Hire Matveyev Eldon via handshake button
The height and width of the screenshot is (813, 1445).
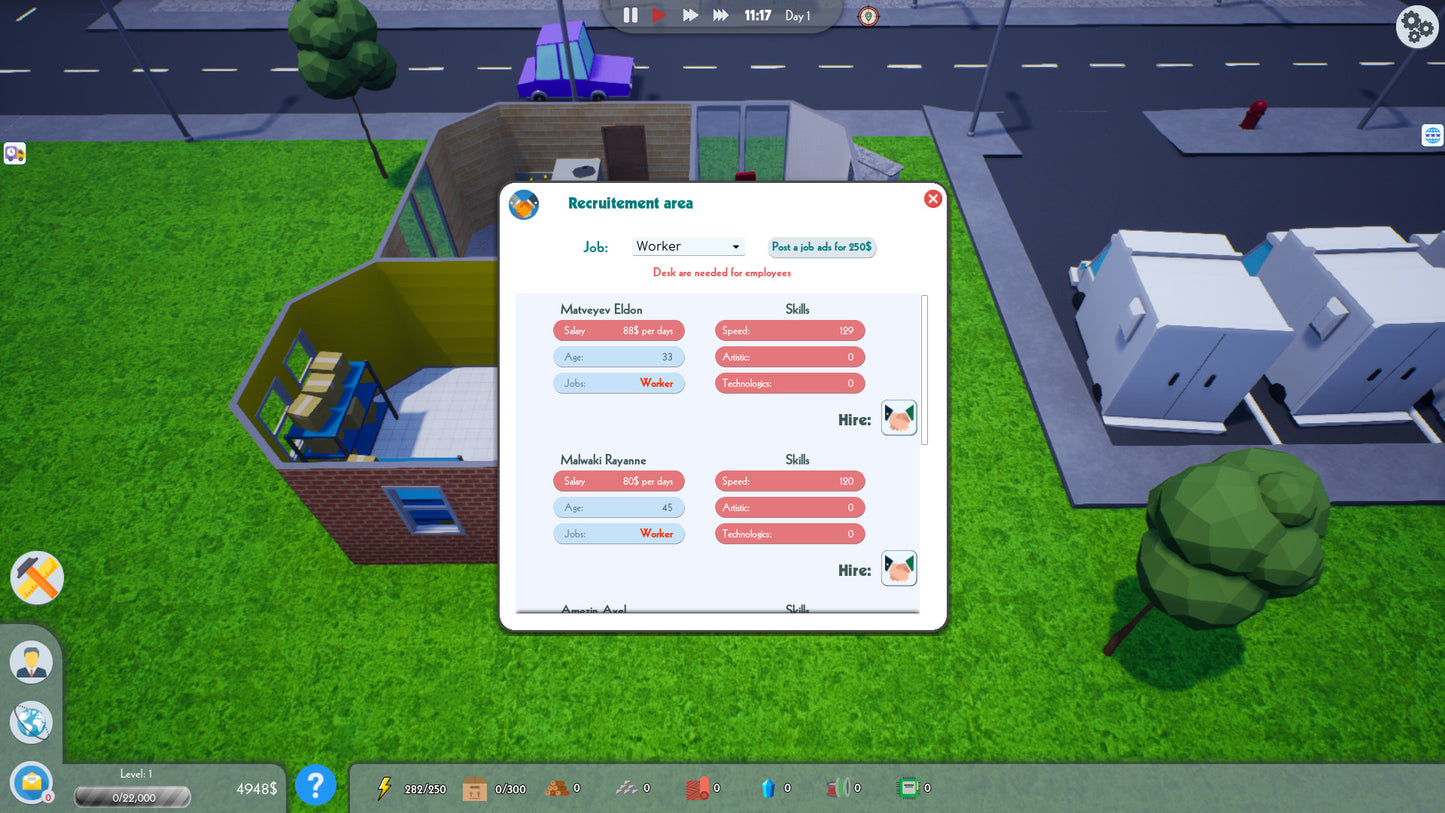(898, 417)
